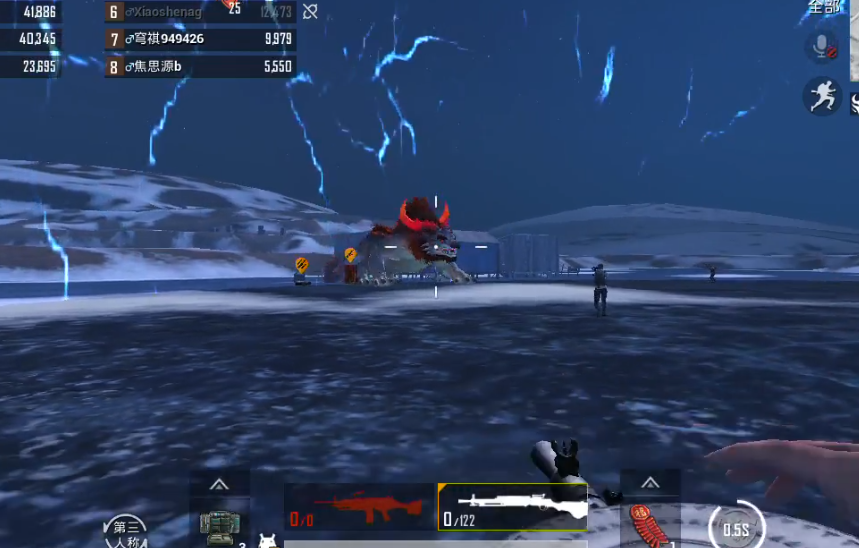The image size is (859, 548).
Task: Tap the 0.5S cooldown circle button
Action: (736, 528)
